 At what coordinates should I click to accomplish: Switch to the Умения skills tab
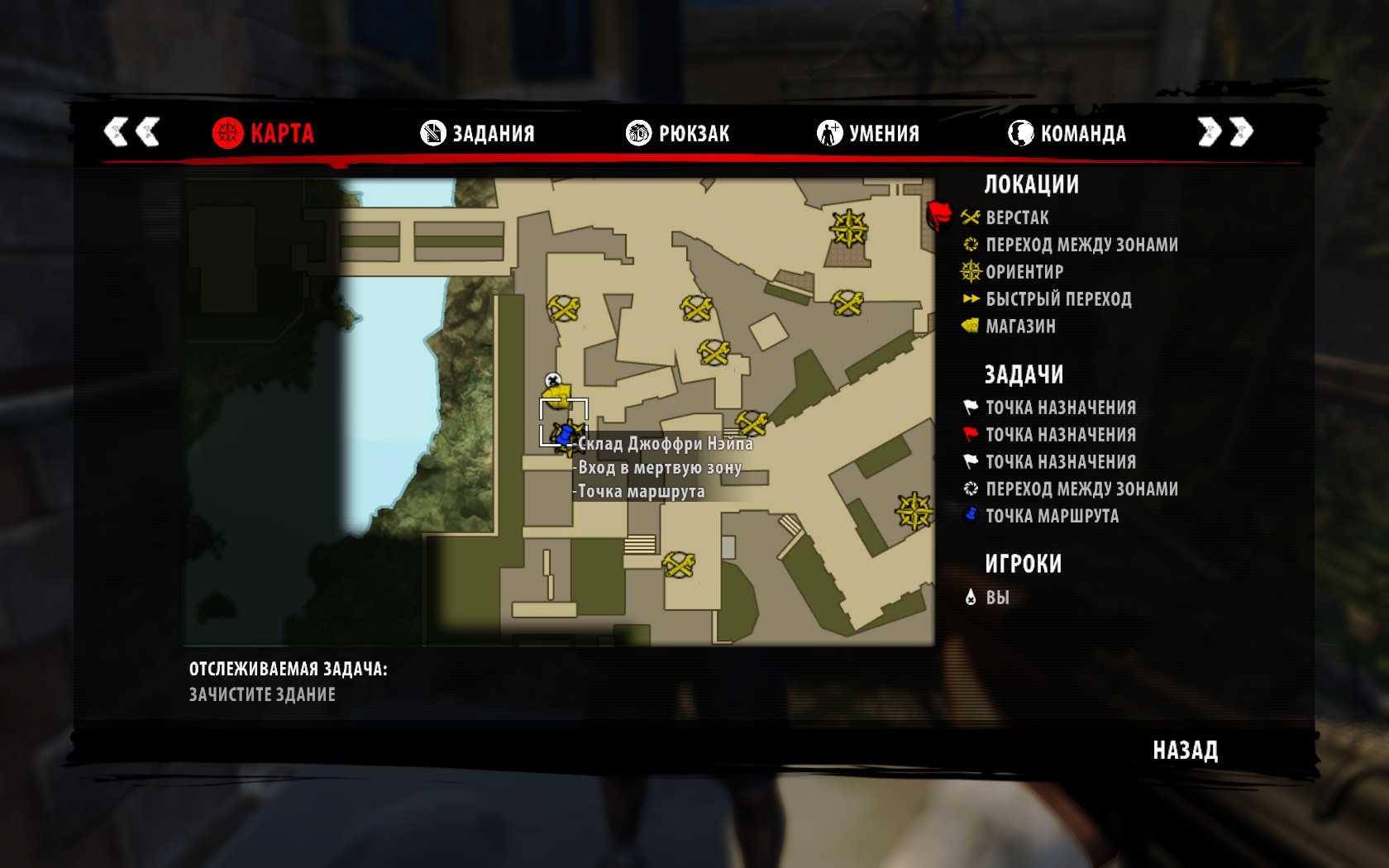[x=868, y=133]
